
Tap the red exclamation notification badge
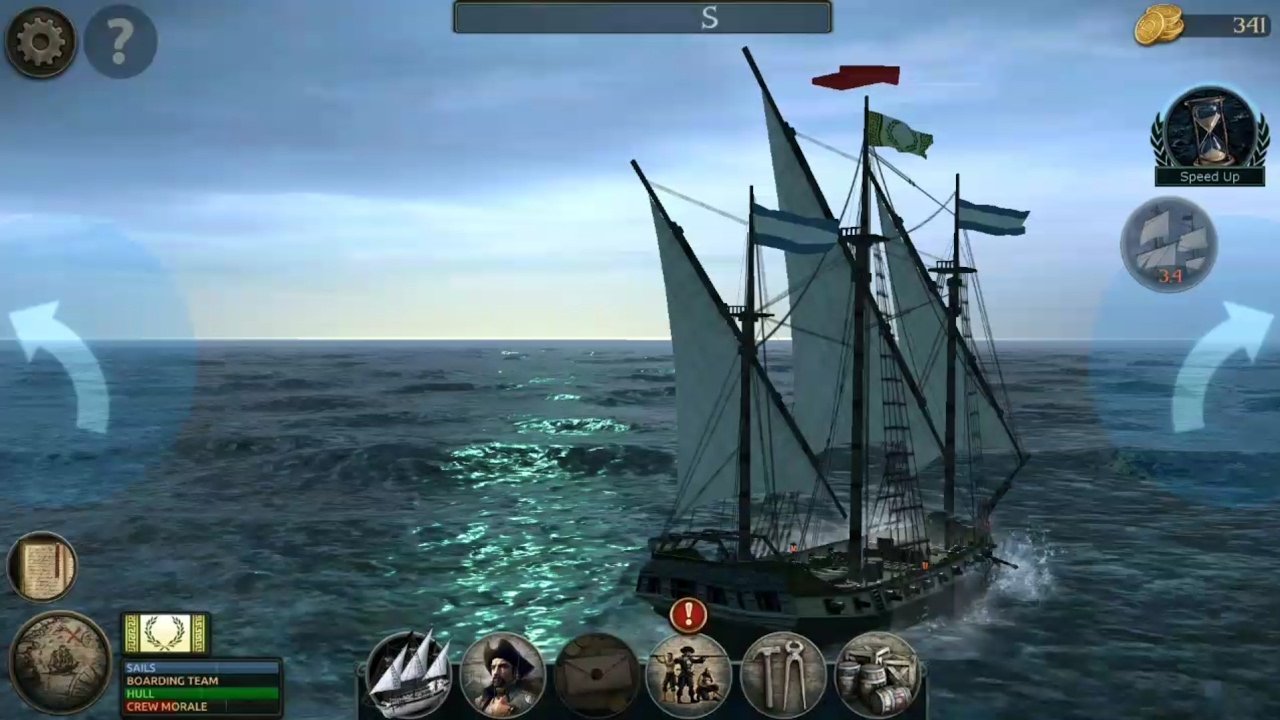[689, 616]
